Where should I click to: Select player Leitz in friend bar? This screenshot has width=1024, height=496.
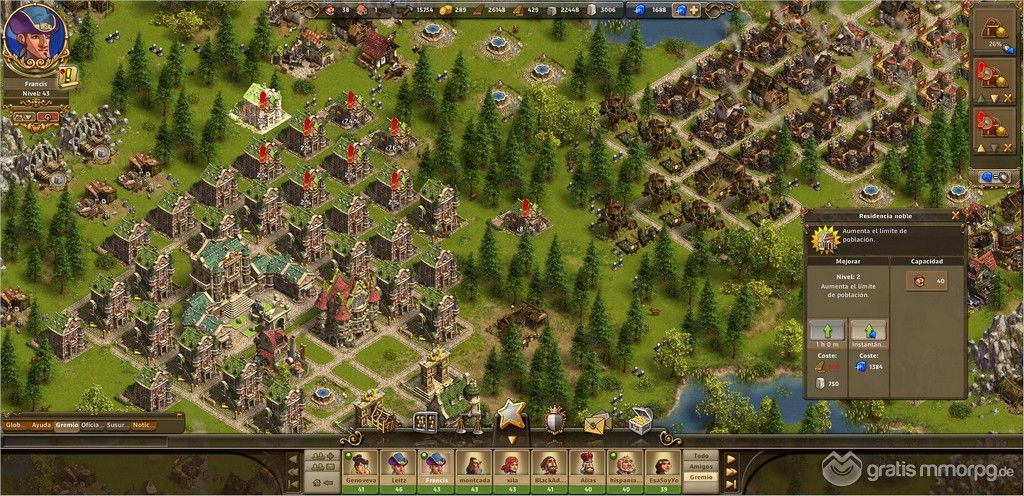pyautogui.click(x=398, y=463)
